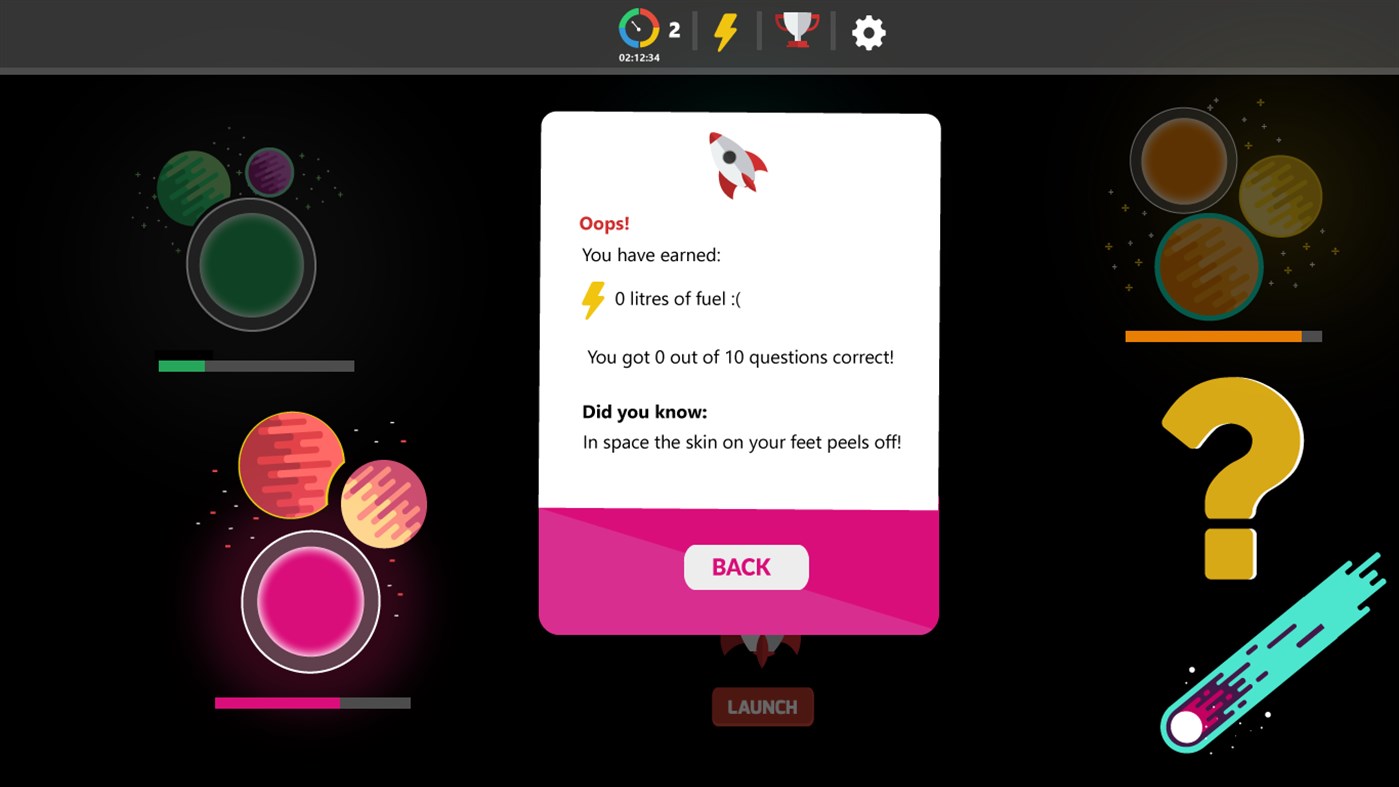The width and height of the screenshot is (1399, 787).
Task: Open the settings gear
Action: pos(867,31)
